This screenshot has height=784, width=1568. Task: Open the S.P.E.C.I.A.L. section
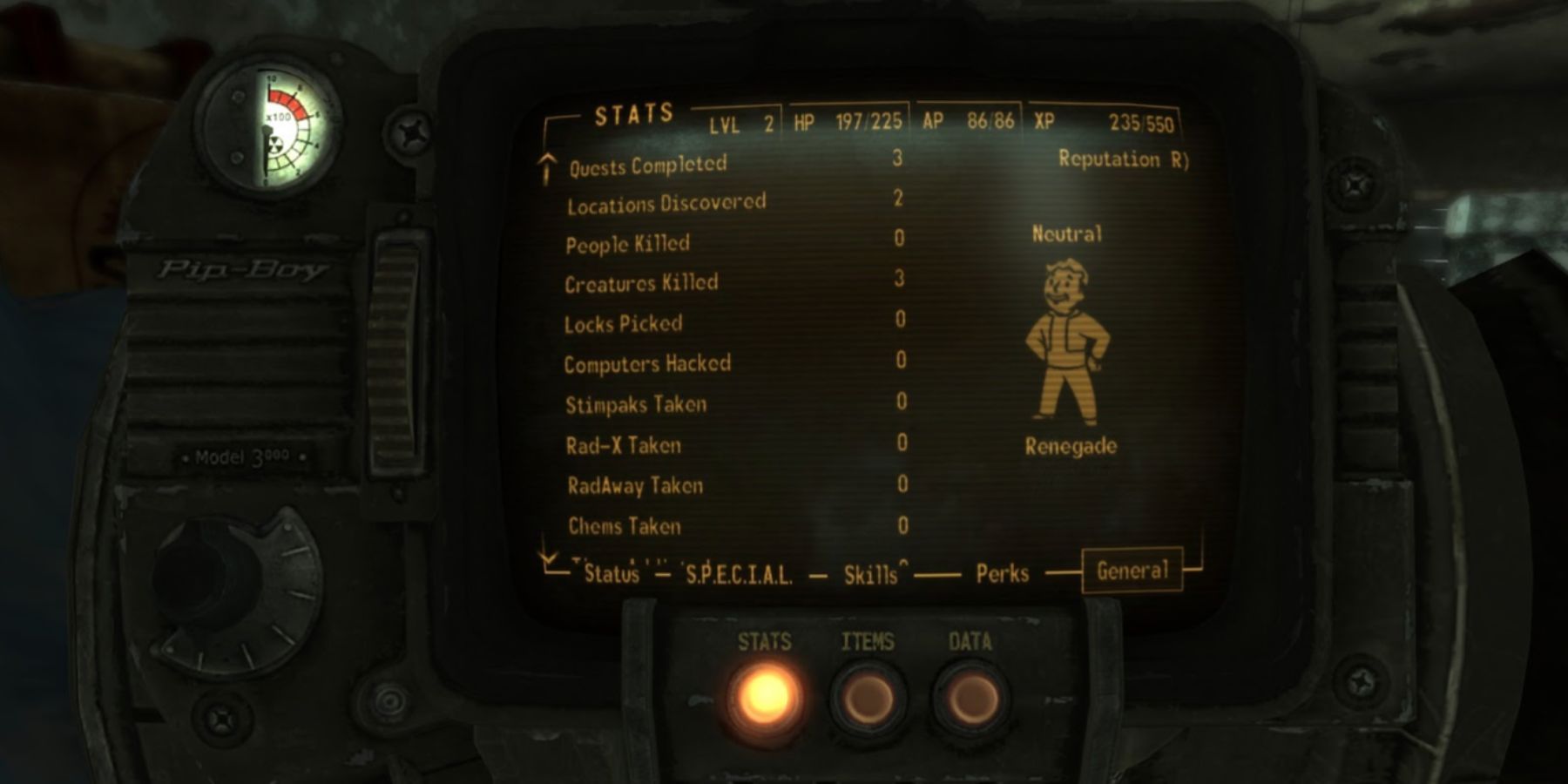pos(736,572)
